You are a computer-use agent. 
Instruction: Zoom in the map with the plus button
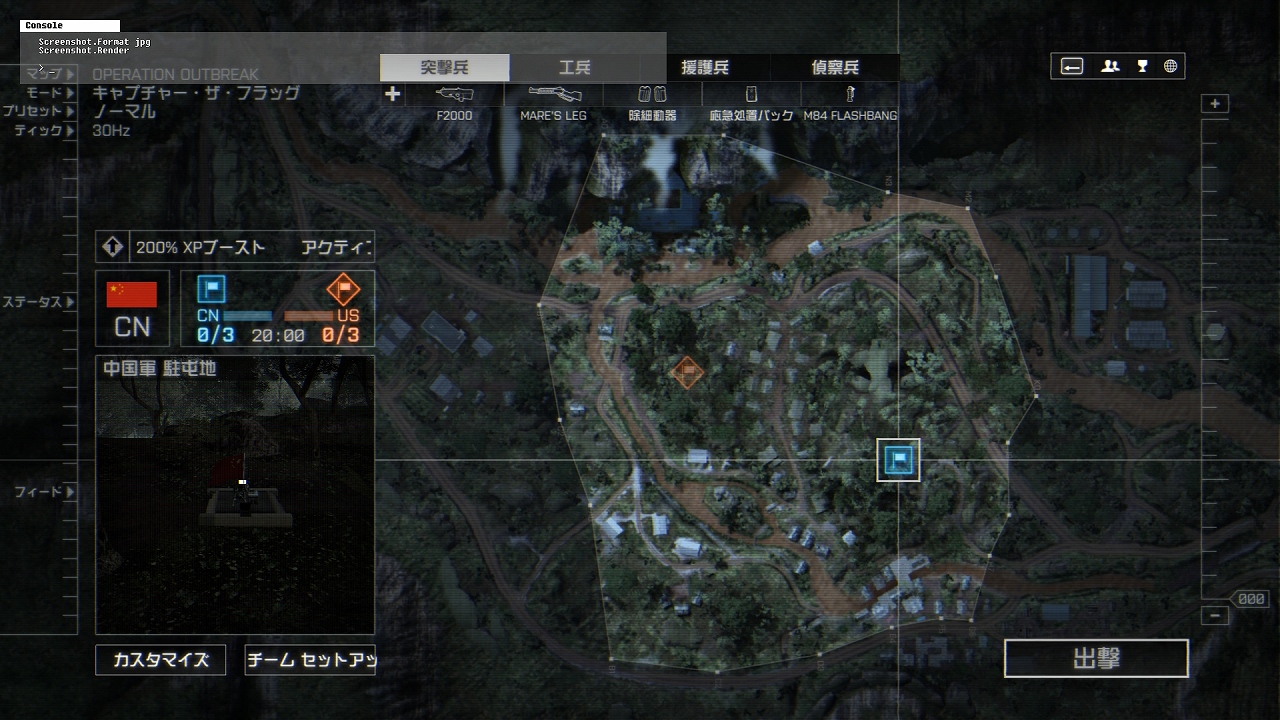coord(1215,104)
